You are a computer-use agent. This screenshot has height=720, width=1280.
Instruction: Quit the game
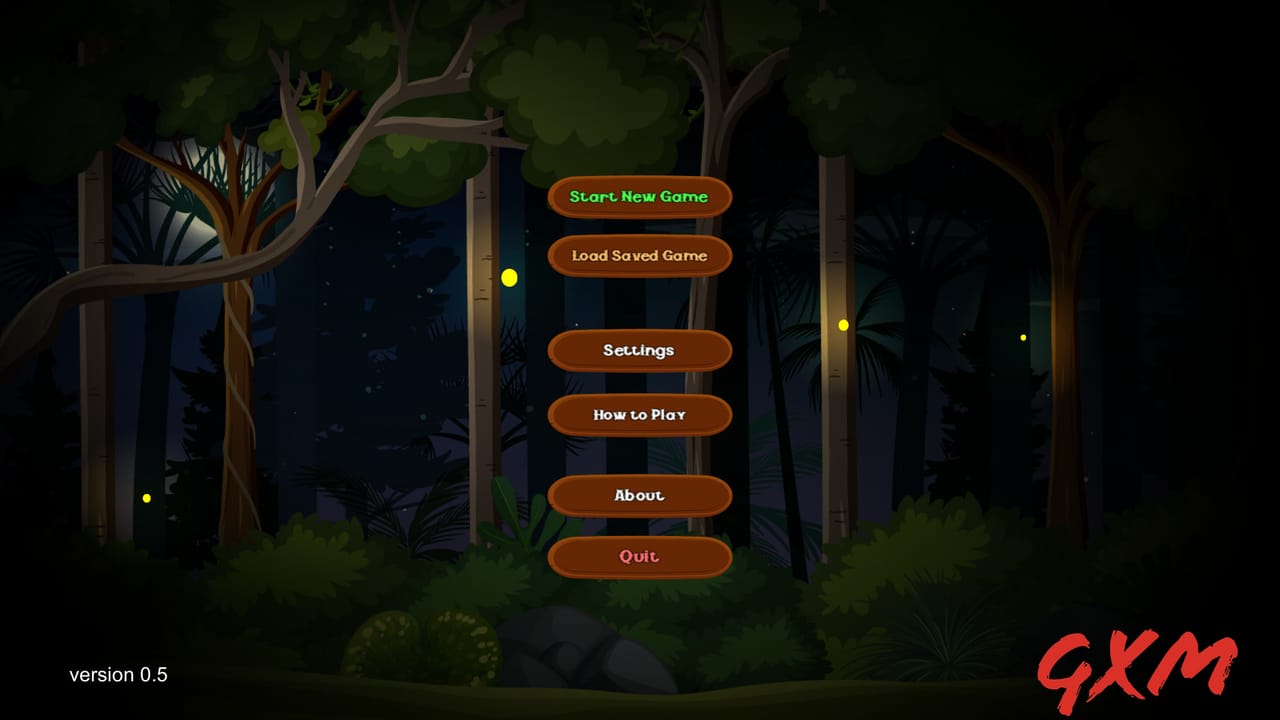pos(640,557)
